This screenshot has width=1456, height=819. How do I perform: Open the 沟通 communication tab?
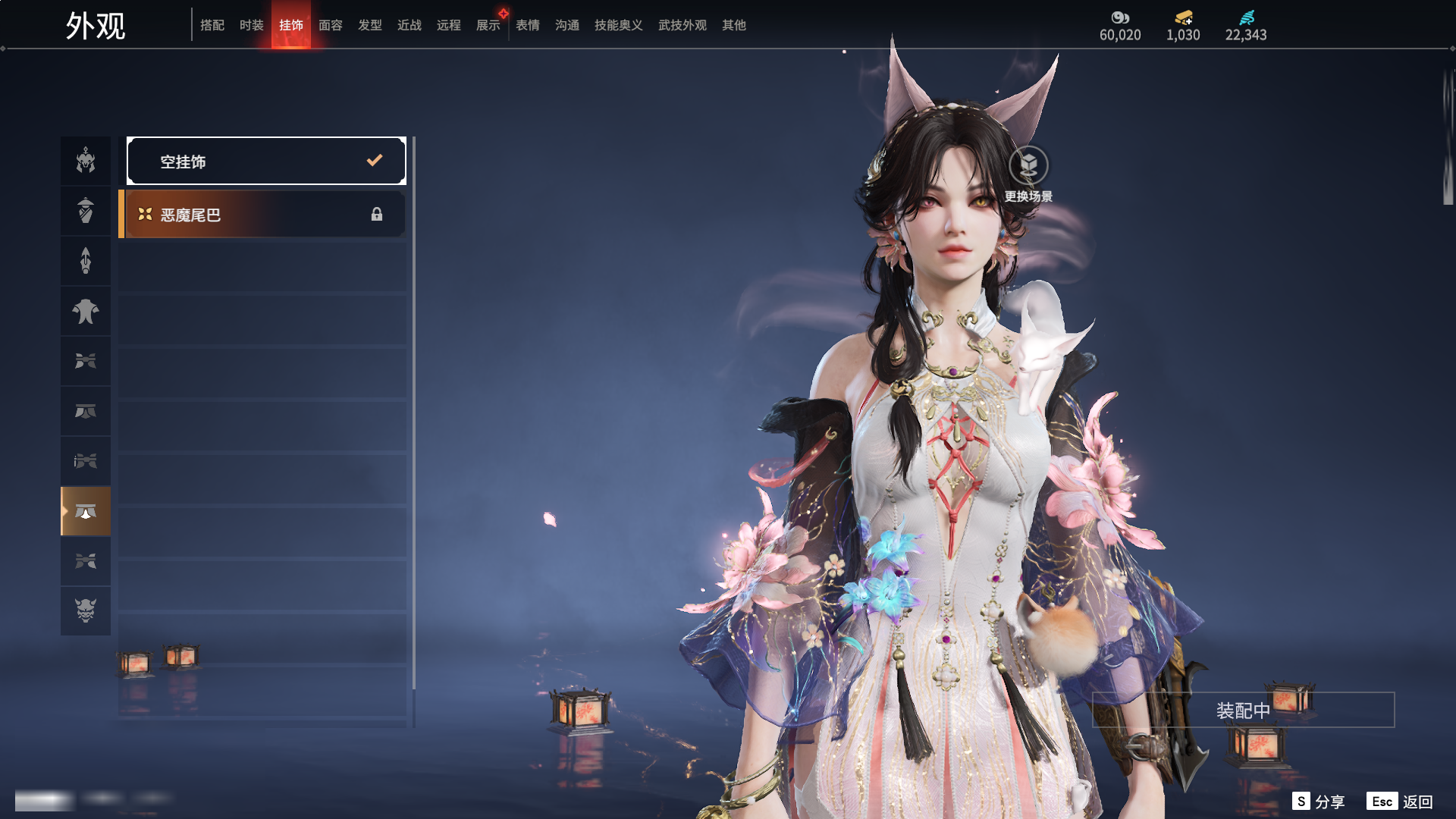coord(567,25)
